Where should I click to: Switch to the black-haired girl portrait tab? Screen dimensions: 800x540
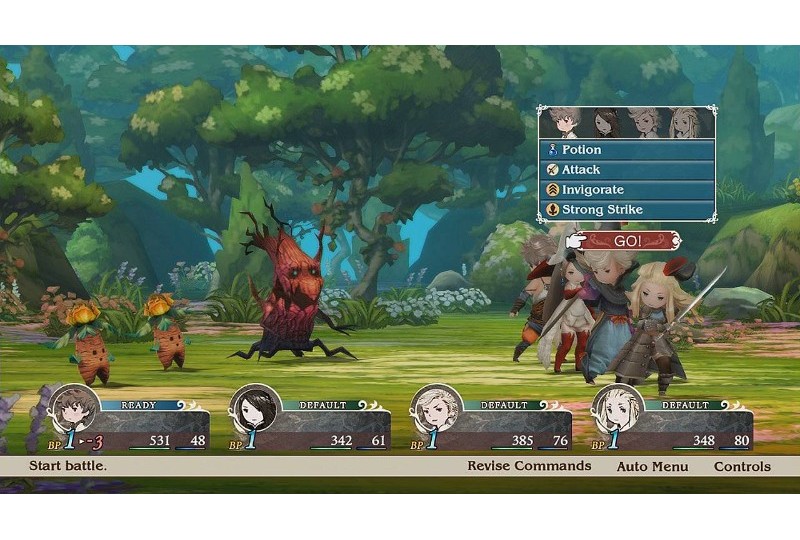point(605,122)
